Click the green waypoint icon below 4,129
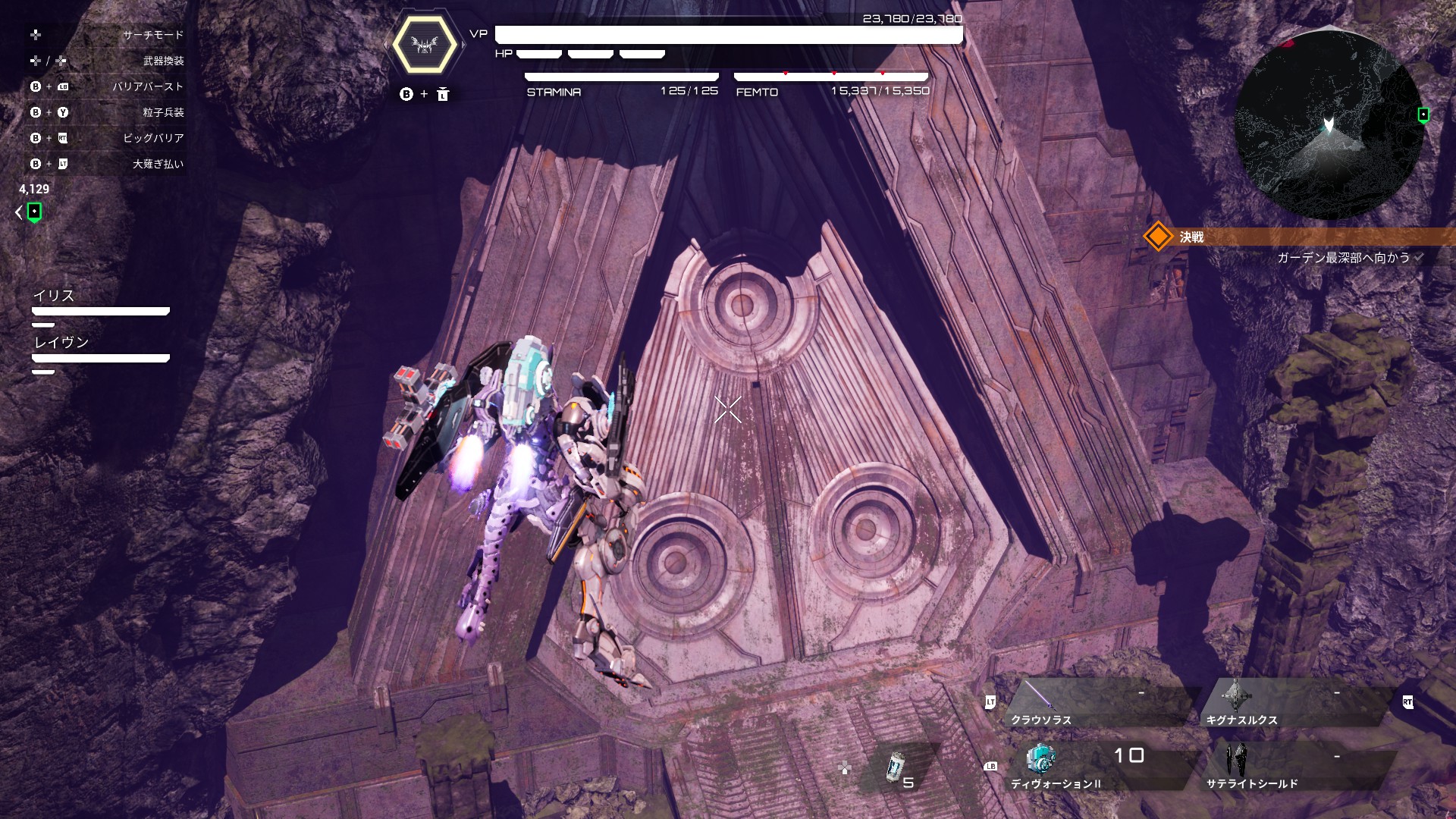1456x819 pixels. pyautogui.click(x=34, y=212)
